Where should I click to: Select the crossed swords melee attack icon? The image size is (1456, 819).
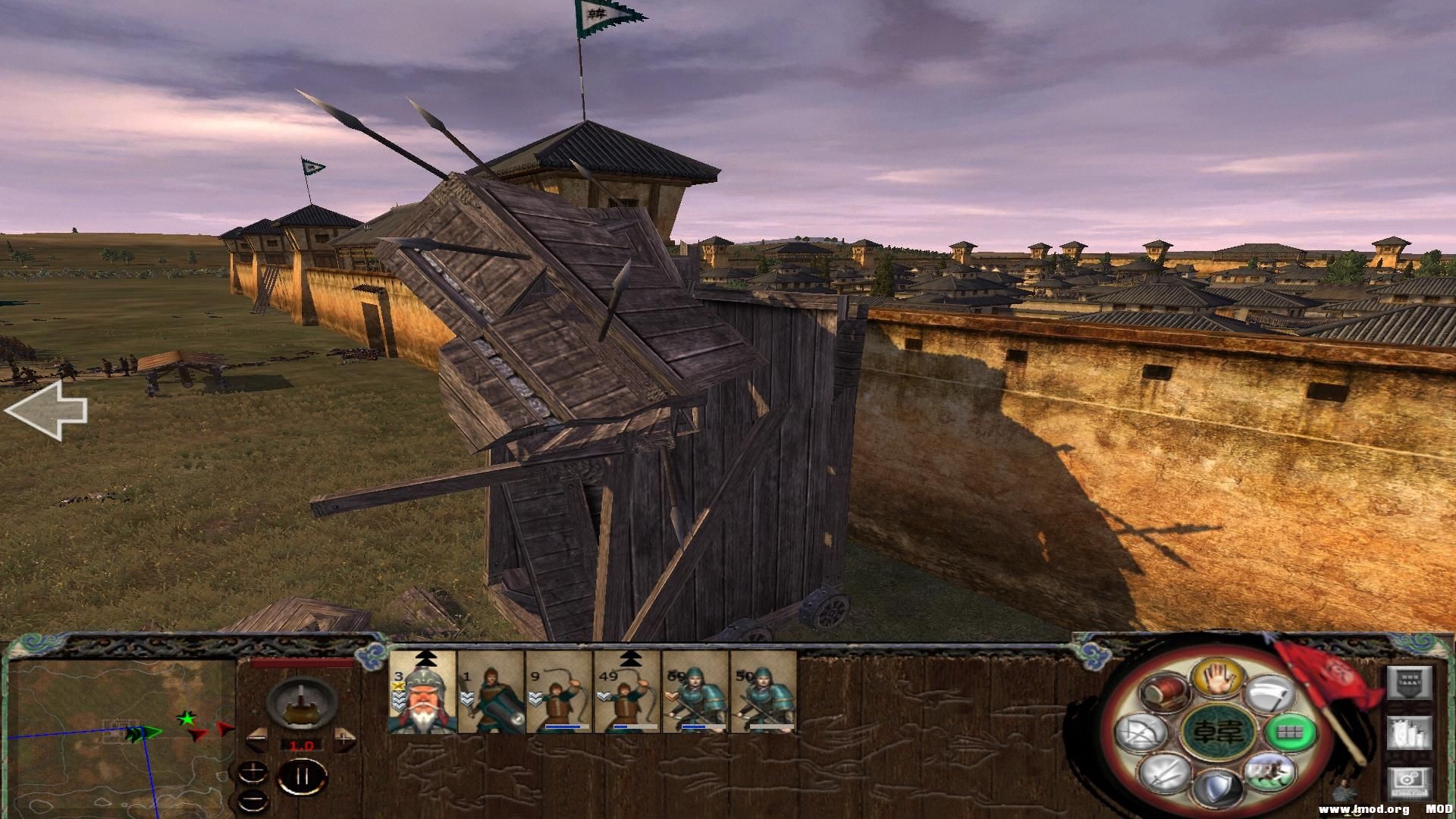coord(1164,773)
